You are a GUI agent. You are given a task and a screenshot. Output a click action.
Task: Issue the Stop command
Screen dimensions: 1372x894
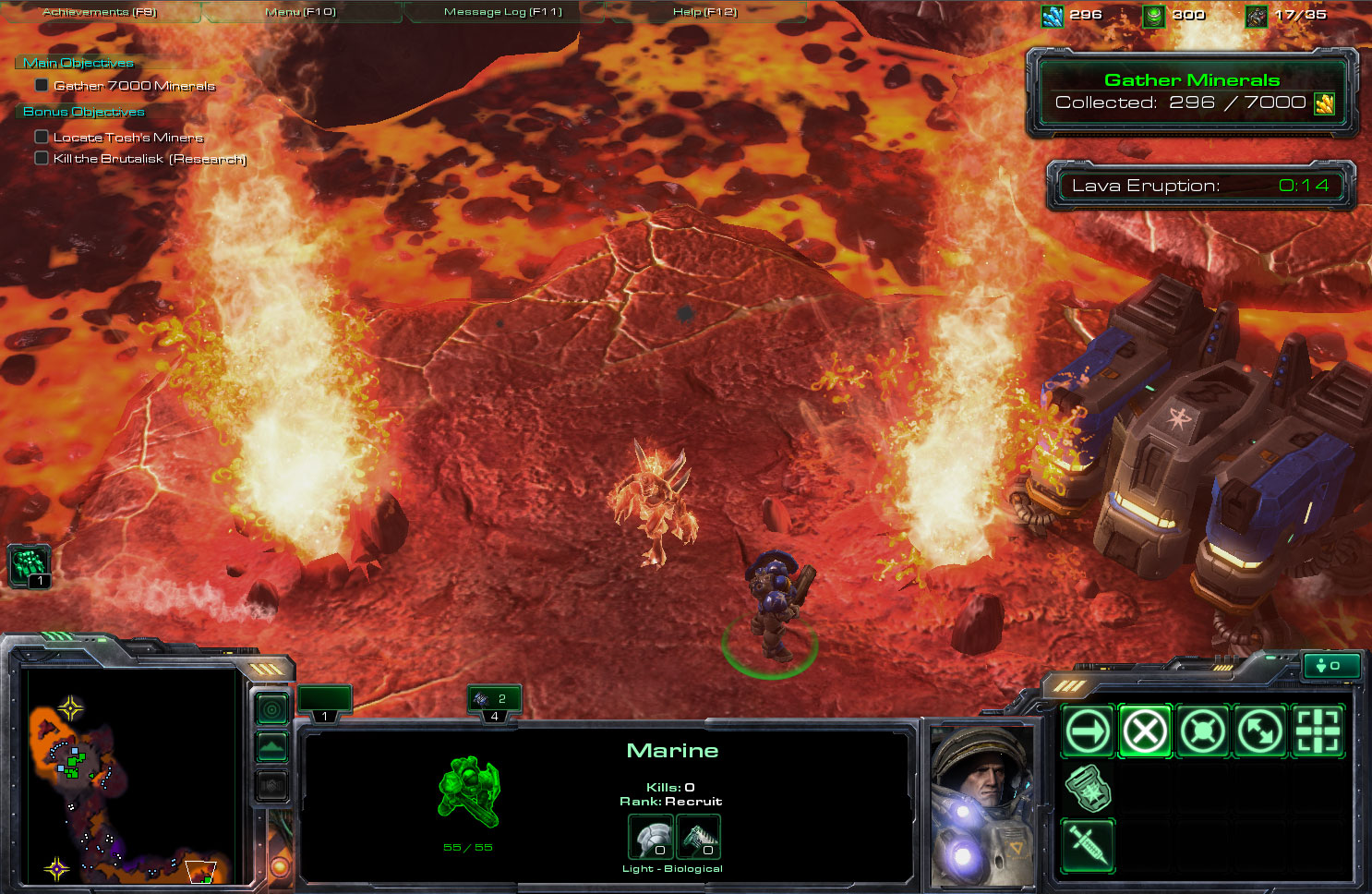point(1145,731)
